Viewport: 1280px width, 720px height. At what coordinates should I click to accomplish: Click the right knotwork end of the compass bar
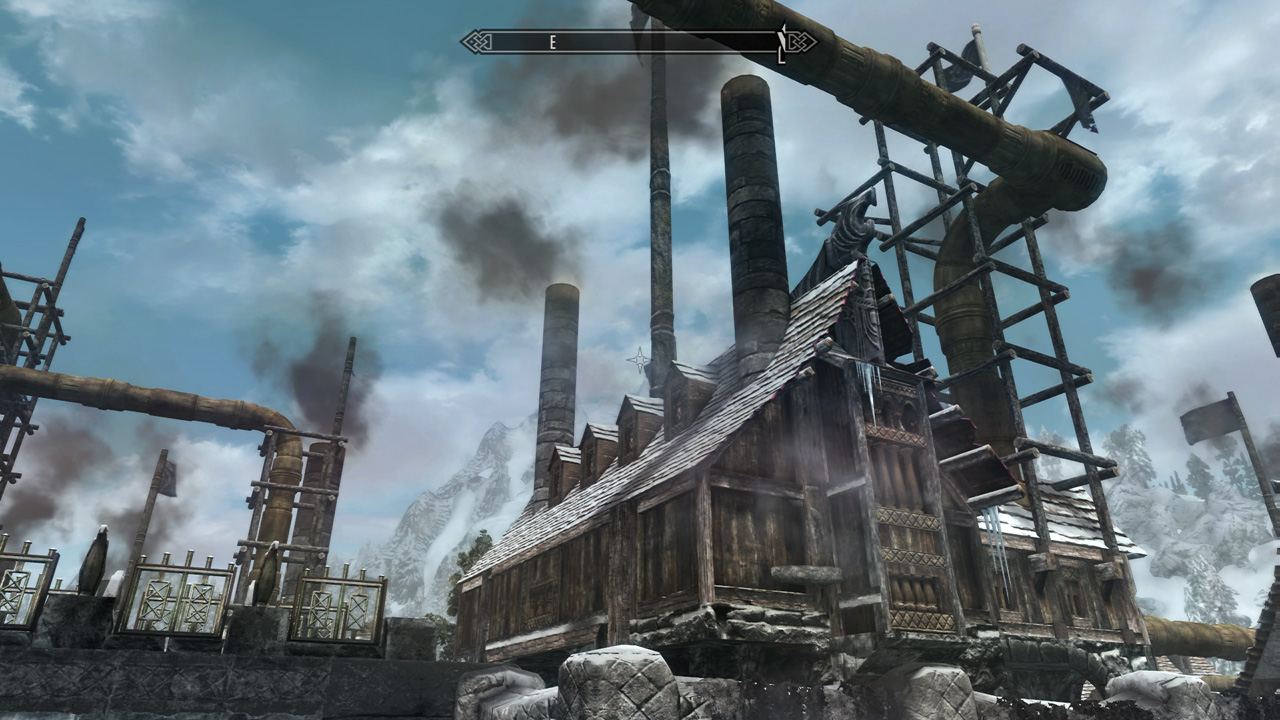click(x=800, y=40)
